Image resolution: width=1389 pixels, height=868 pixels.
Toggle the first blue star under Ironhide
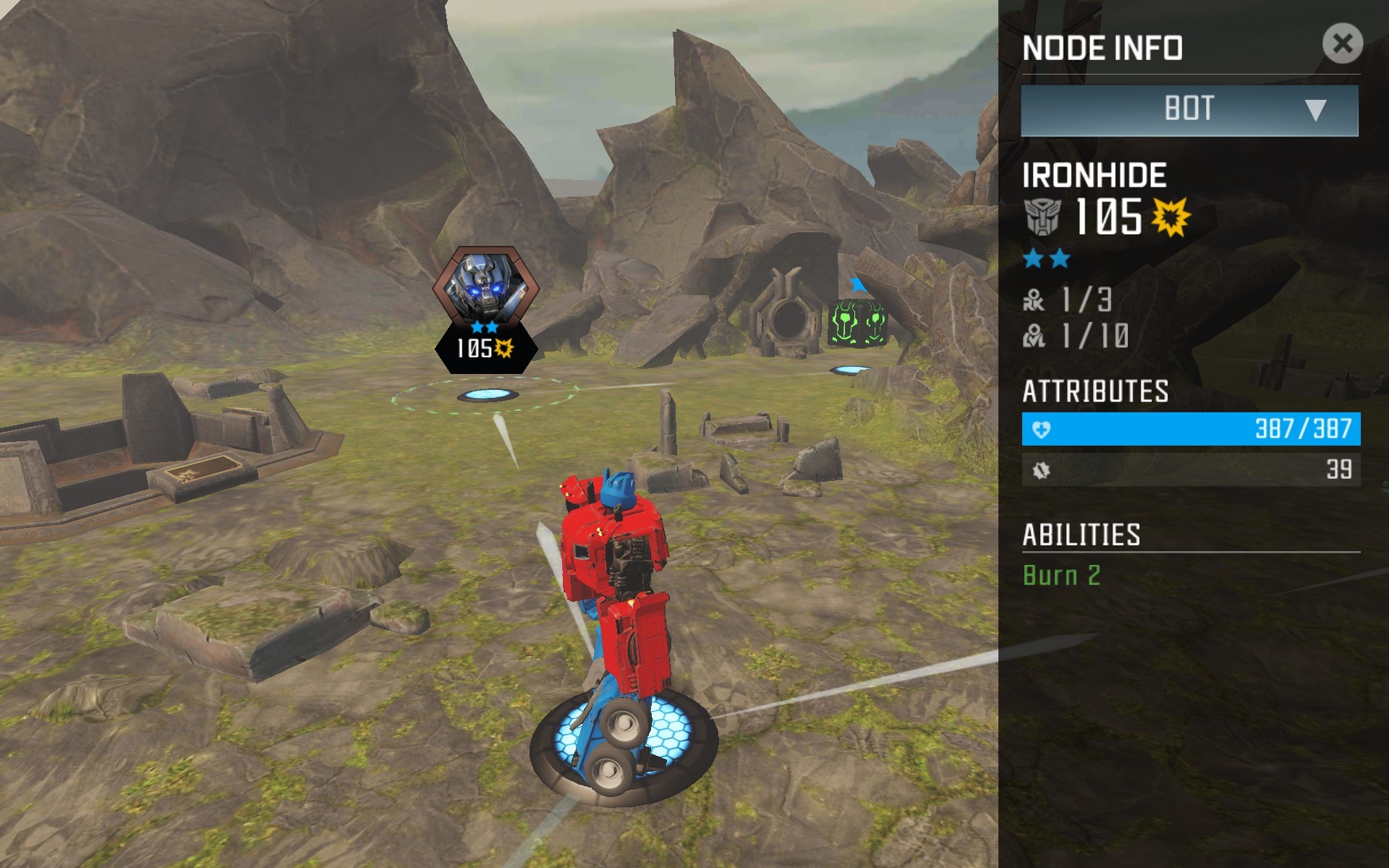pyautogui.click(x=1033, y=257)
